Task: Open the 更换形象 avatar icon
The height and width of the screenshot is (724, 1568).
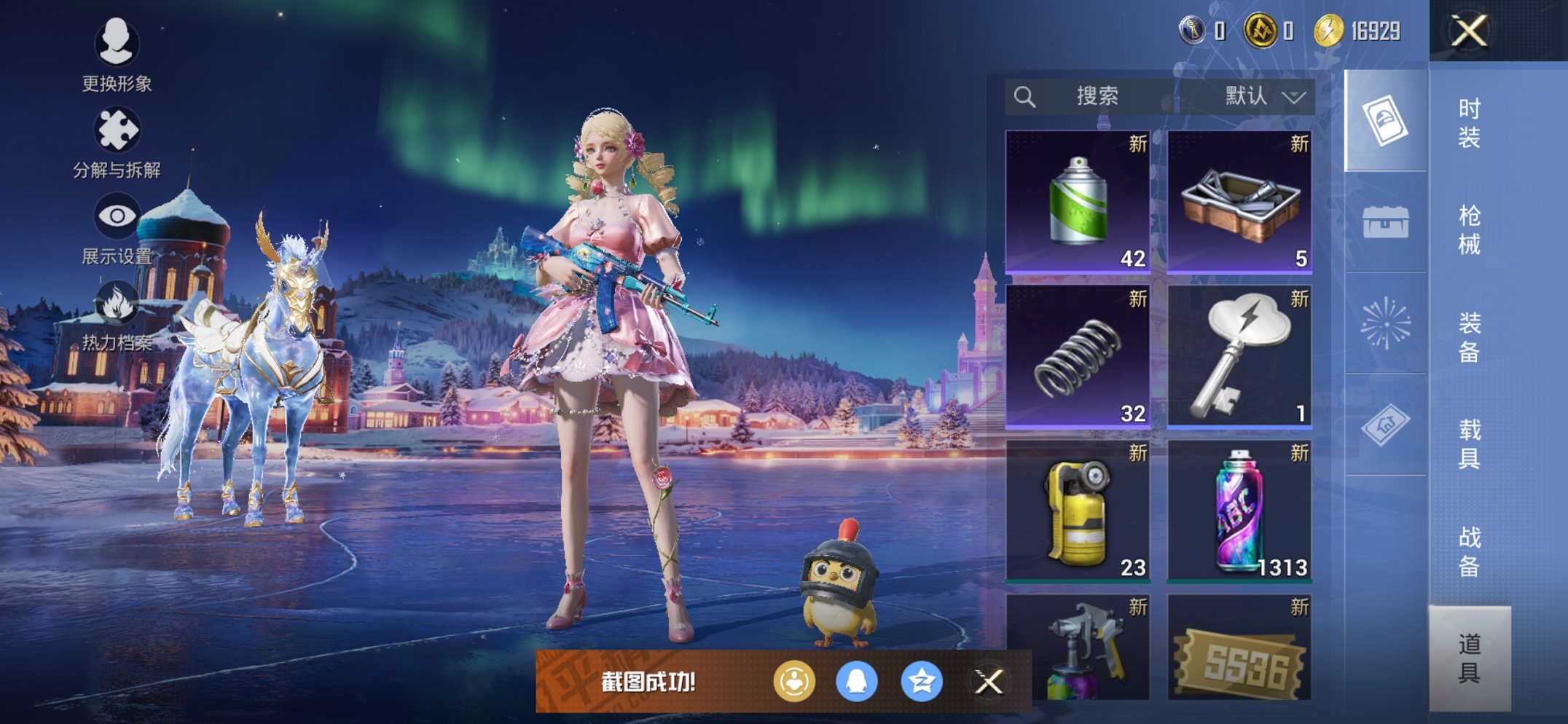Action: pos(119,45)
